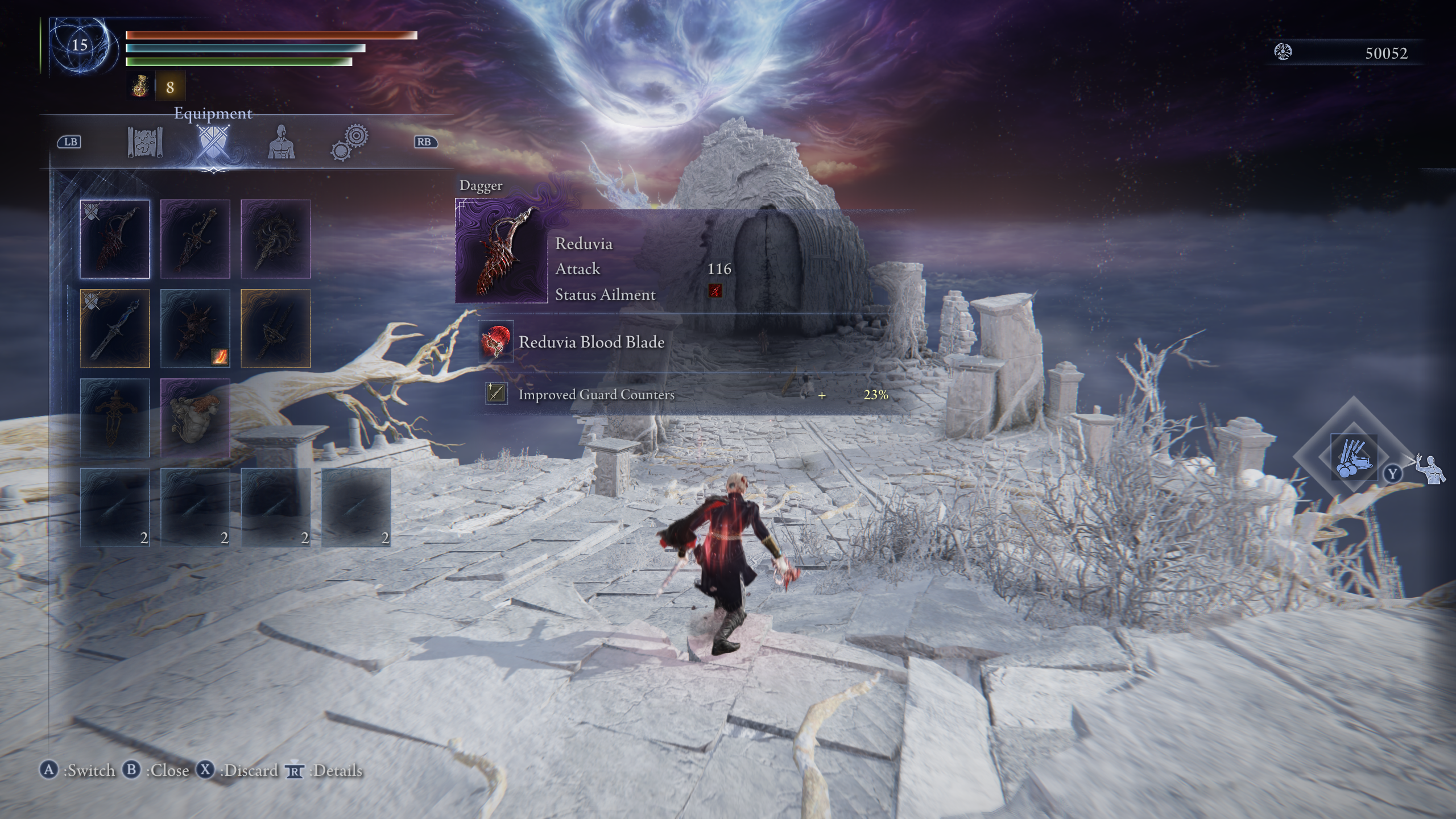Choose the dark trident weapon slot
This screenshot has width=1456, height=819.
point(275,328)
